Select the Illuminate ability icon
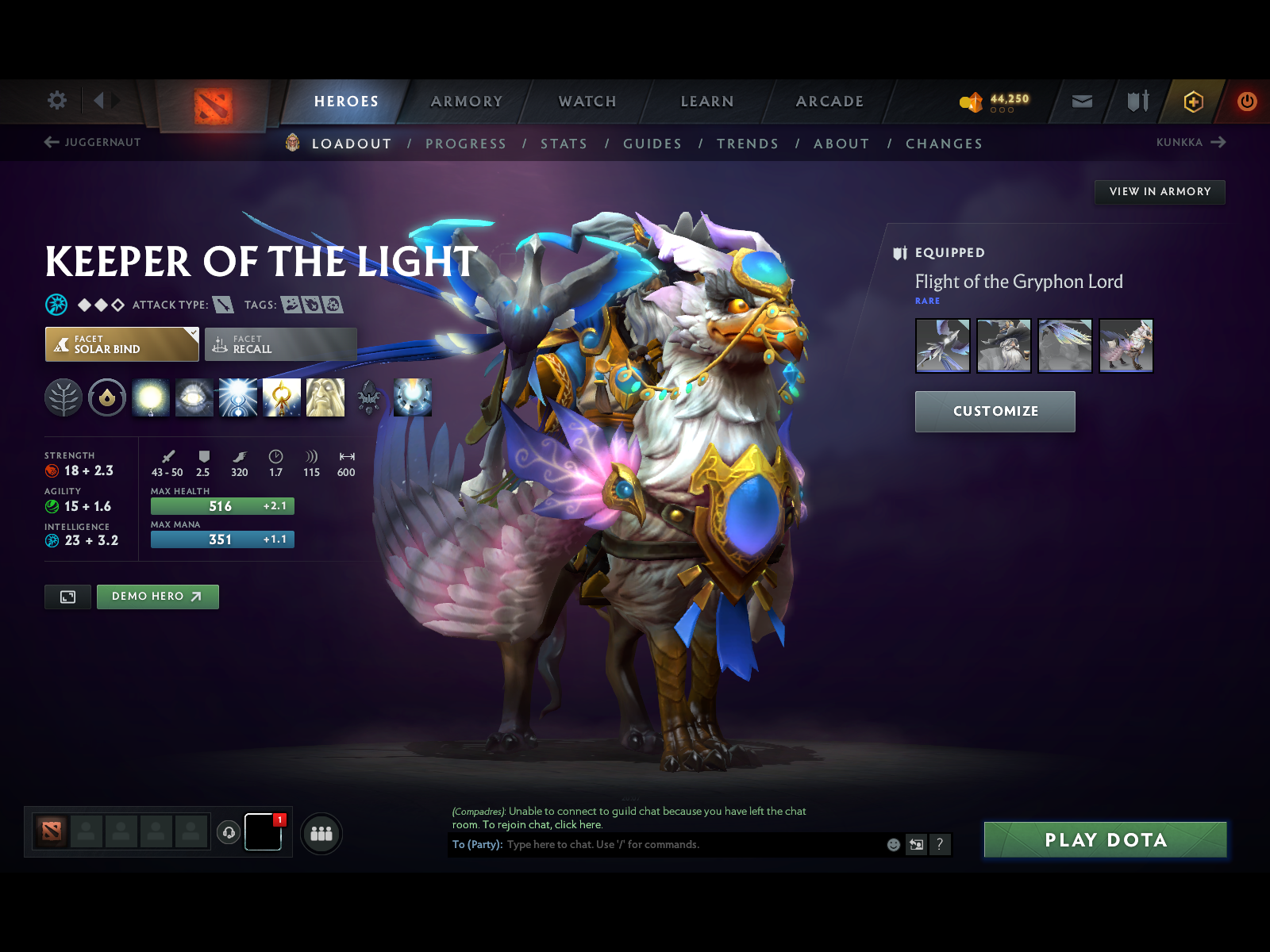This screenshot has height=952, width=1270. [151, 397]
